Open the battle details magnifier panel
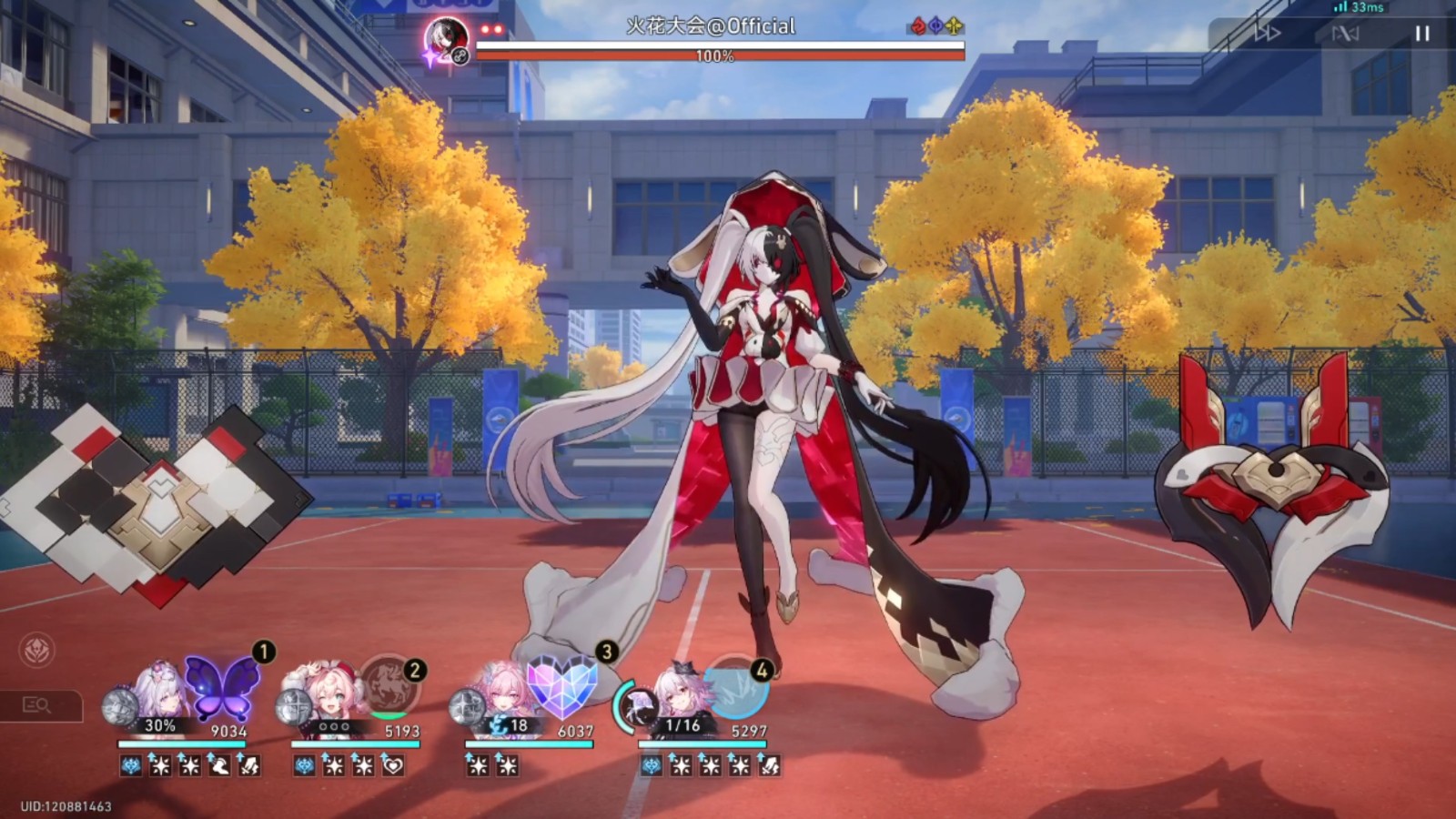Screen dimensions: 1456x819 point(37,705)
